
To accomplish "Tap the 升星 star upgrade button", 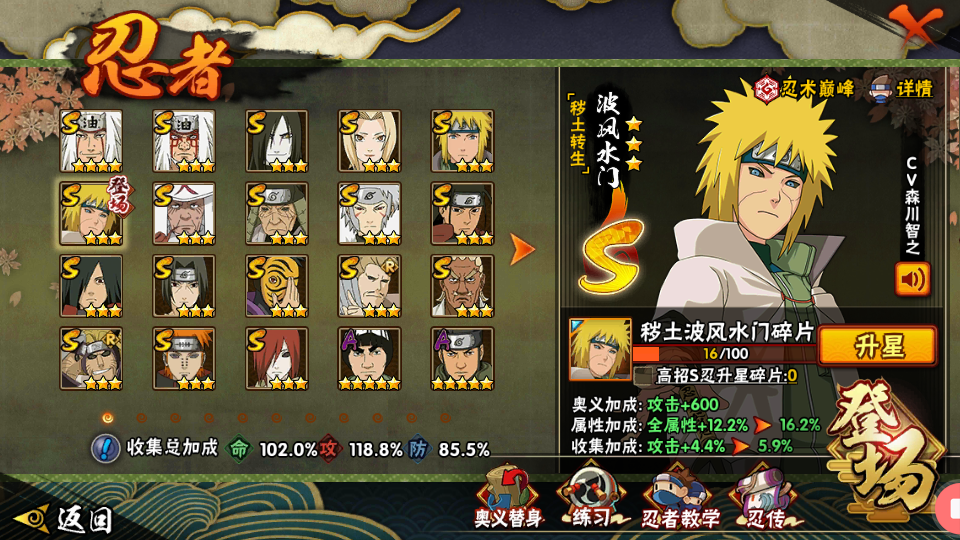I will (x=877, y=346).
